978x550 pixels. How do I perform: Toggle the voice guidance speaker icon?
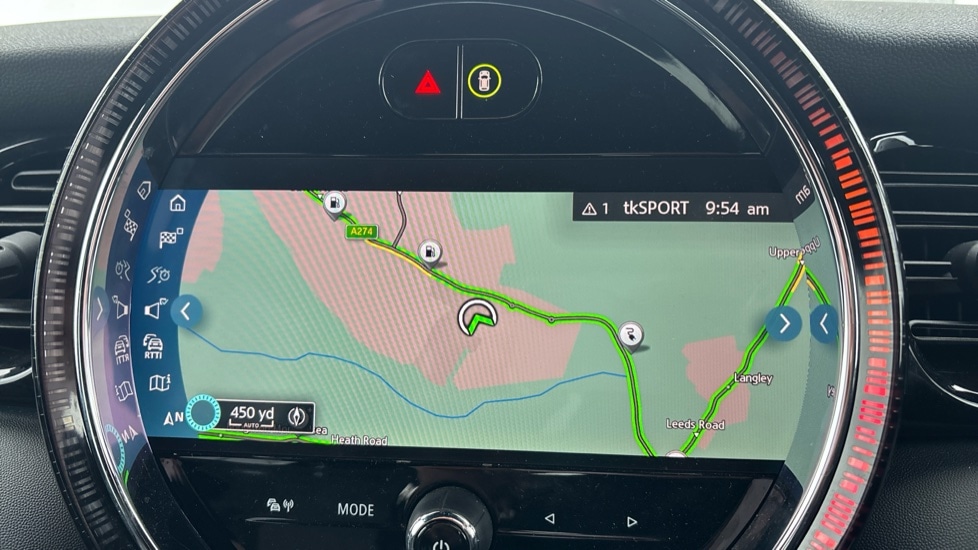pos(155,310)
